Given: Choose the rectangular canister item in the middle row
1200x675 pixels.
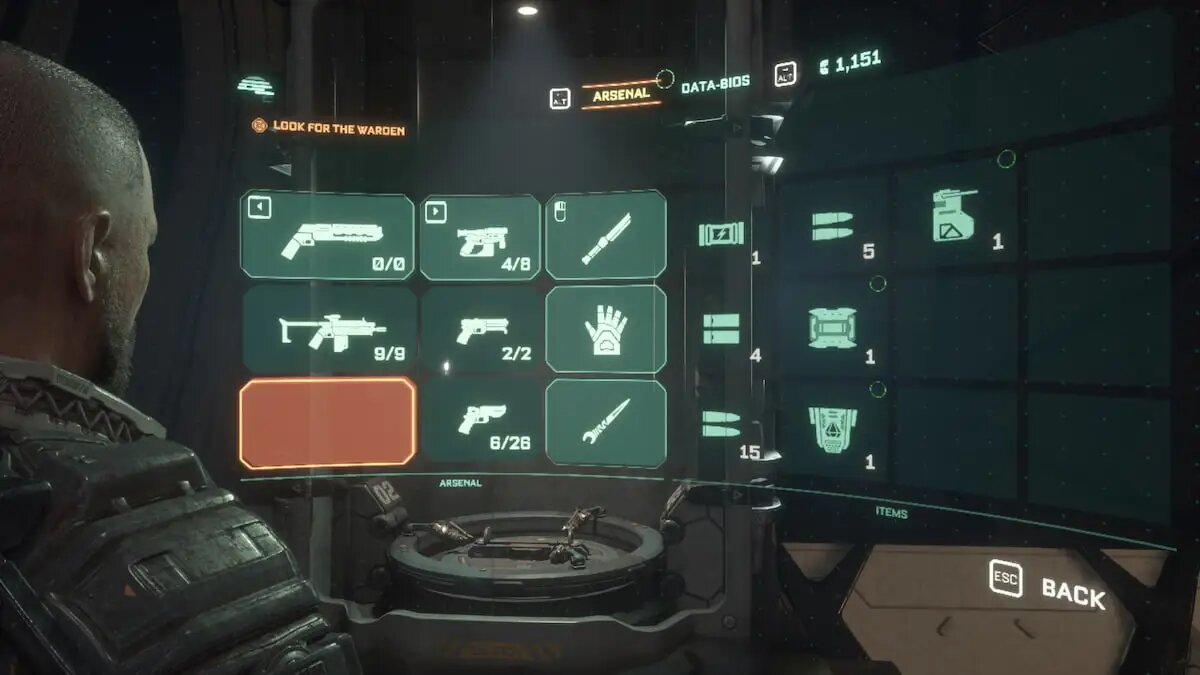Looking at the screenshot, I should tap(833, 328).
